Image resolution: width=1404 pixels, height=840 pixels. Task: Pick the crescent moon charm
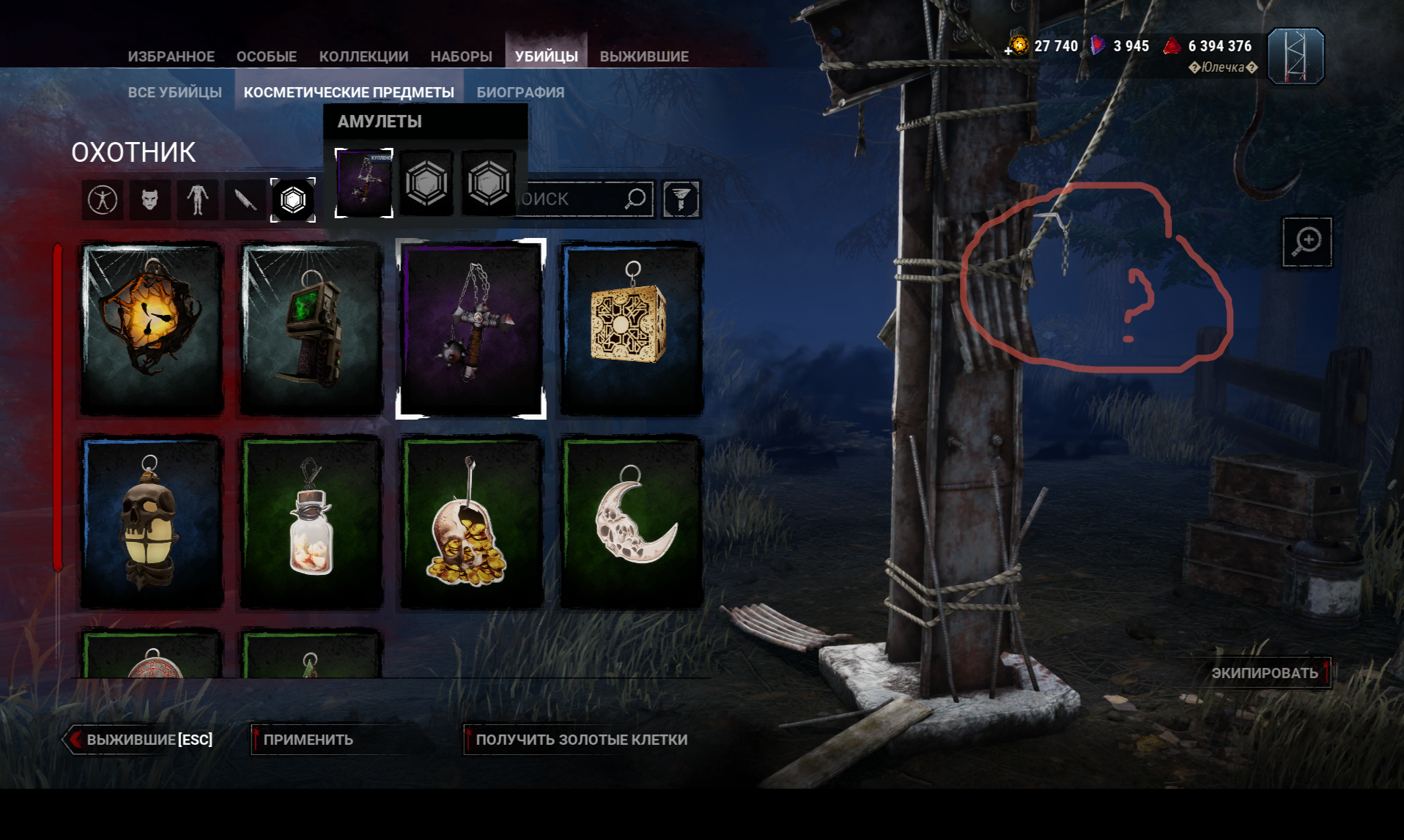631,521
